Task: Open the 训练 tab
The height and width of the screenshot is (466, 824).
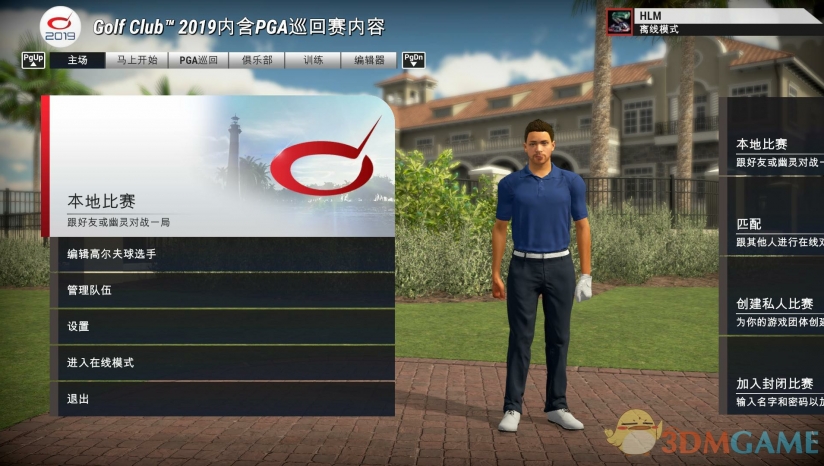Action: click(314, 60)
